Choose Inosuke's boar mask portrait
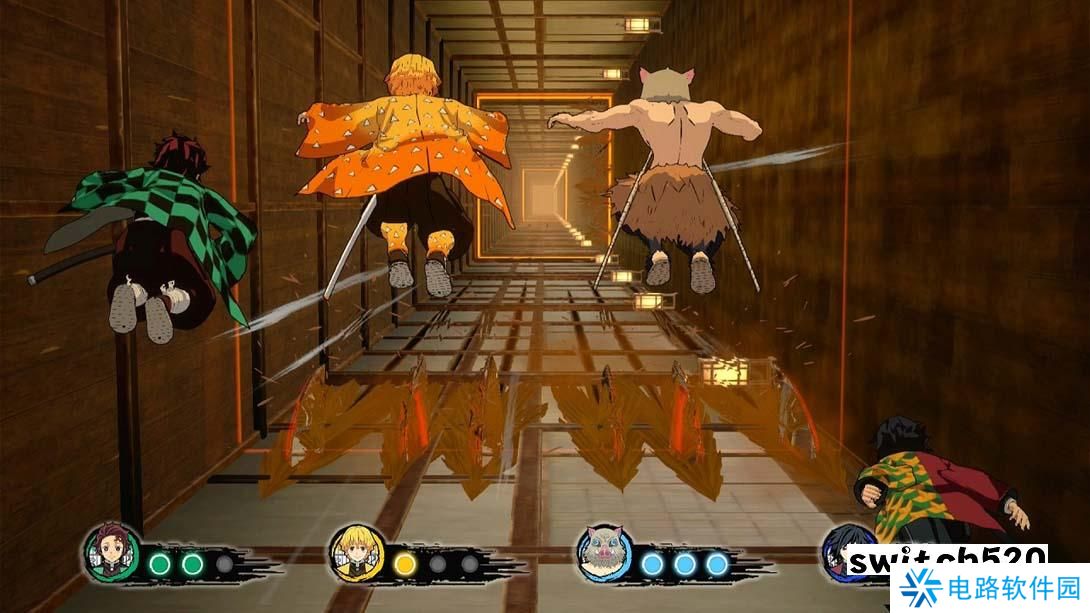The width and height of the screenshot is (1090, 613). click(x=604, y=552)
